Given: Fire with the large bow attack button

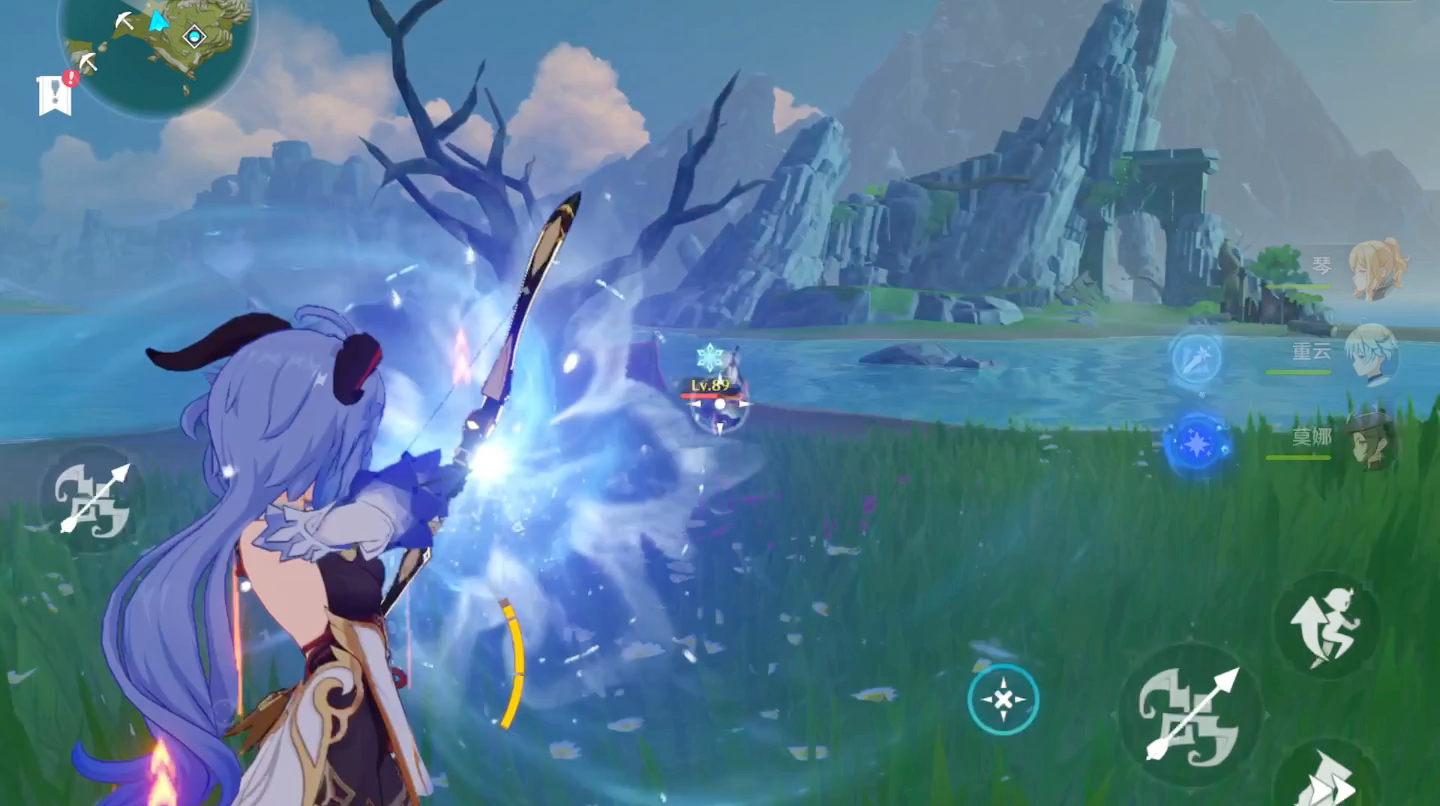Looking at the screenshot, I should coord(1190,714).
